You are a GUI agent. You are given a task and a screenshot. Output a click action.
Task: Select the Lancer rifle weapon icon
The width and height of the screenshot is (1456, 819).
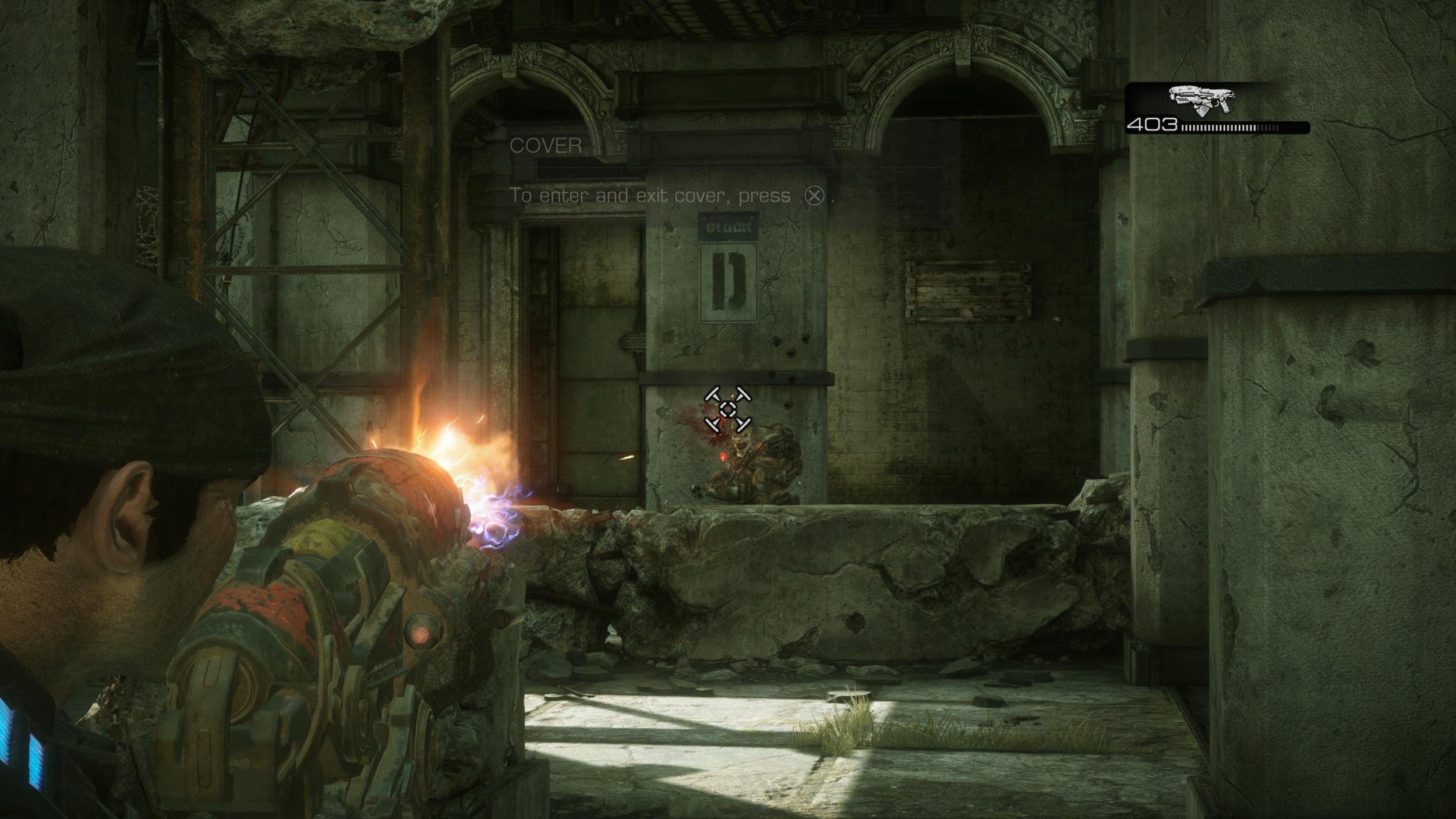[x=1200, y=100]
